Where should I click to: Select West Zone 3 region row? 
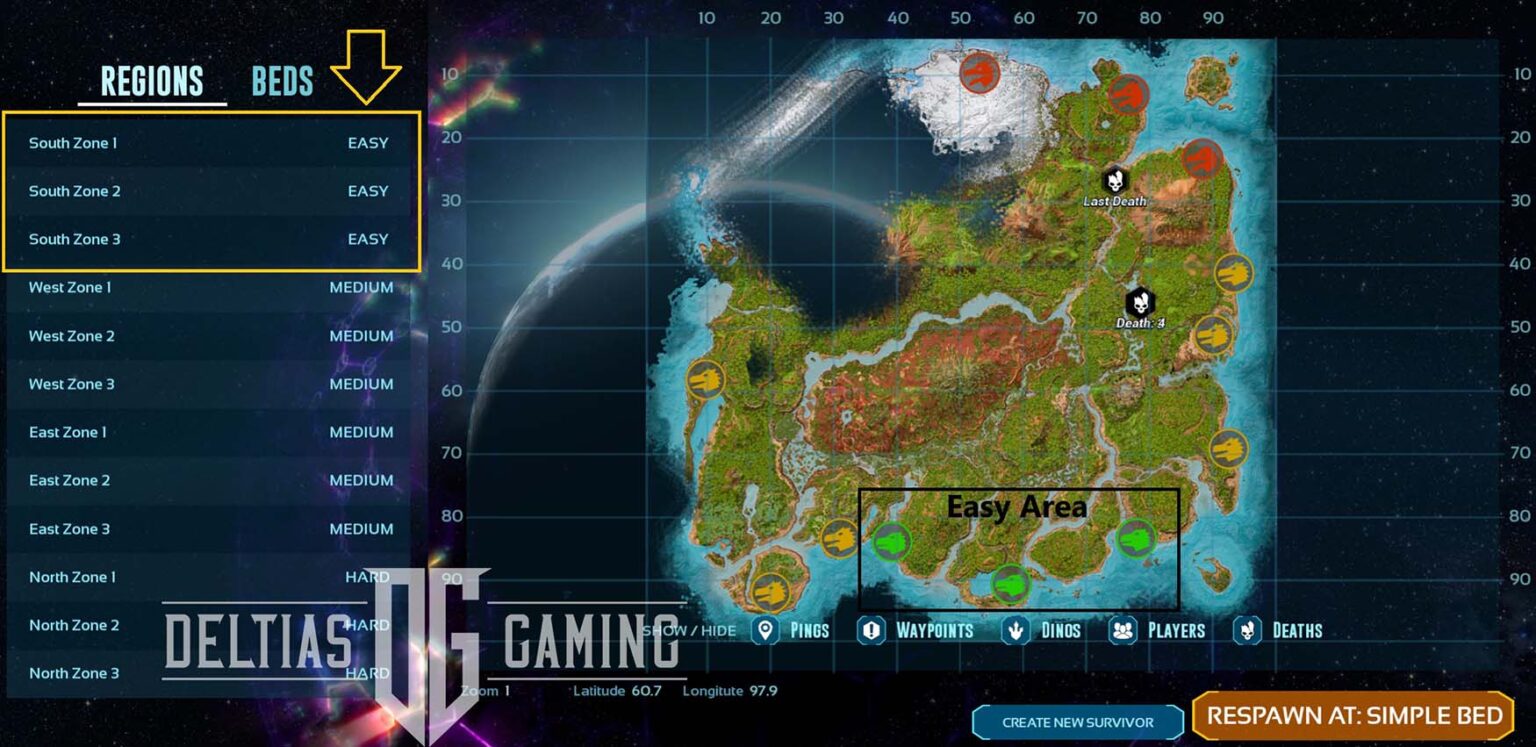pos(210,384)
